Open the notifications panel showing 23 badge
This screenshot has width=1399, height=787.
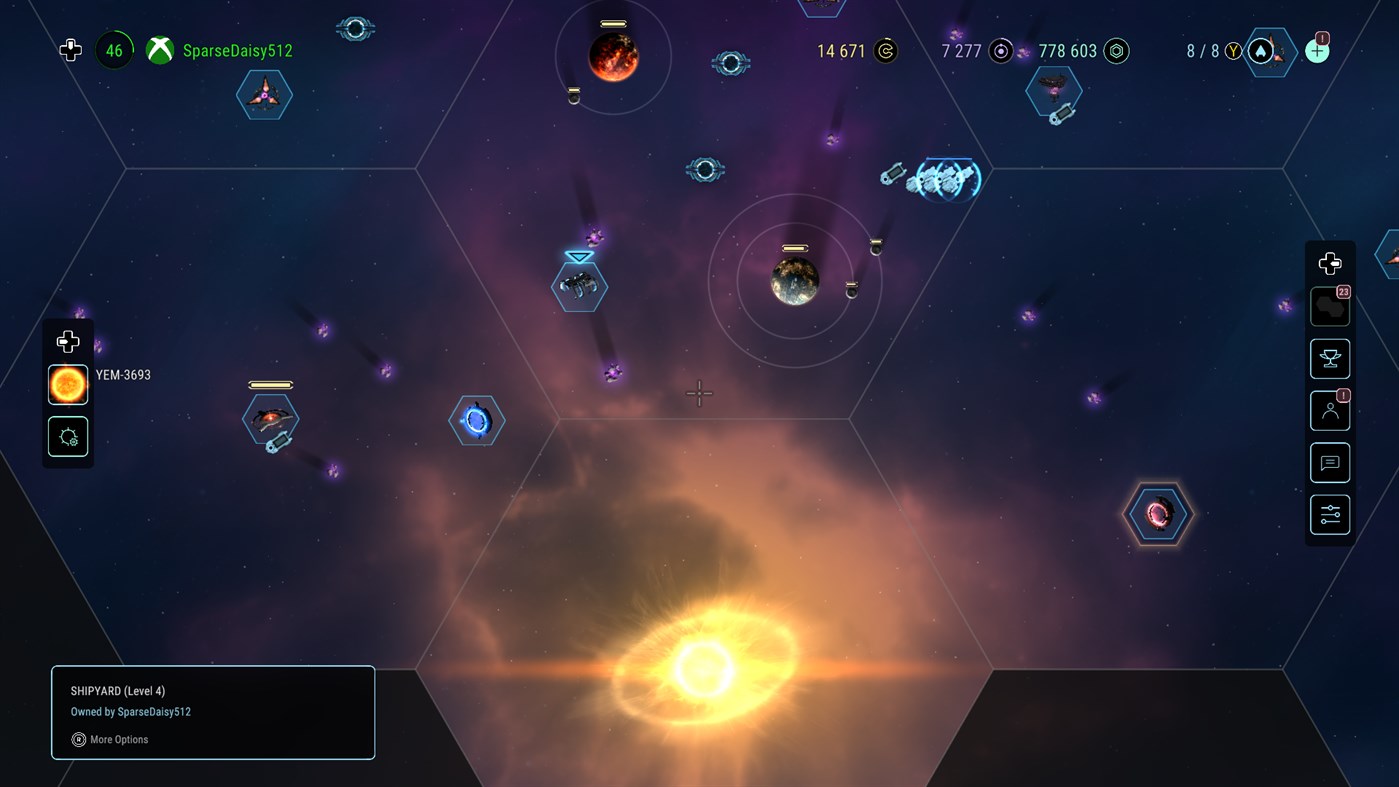pyautogui.click(x=1329, y=306)
